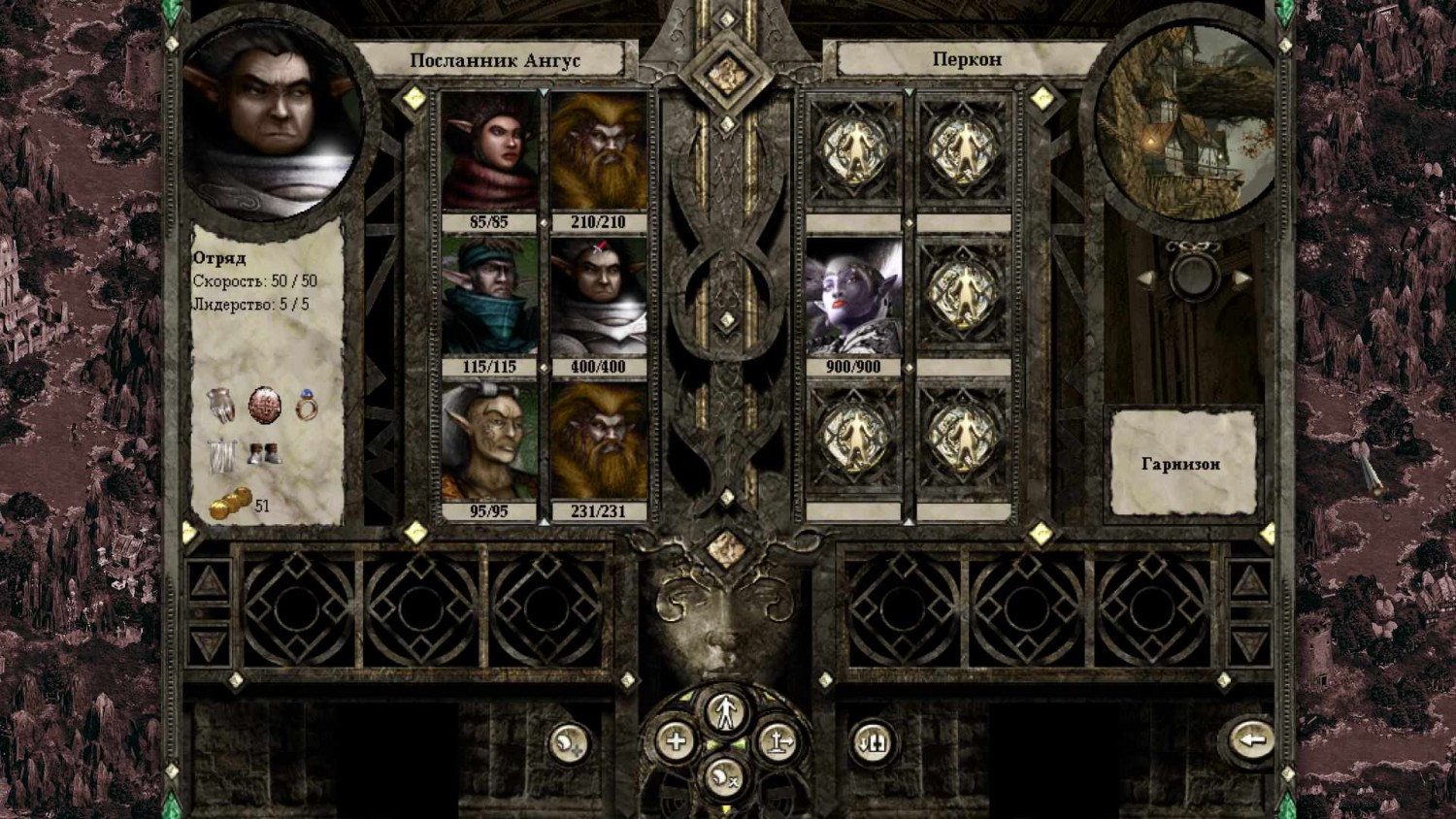1456x819 pixels.
Task: Click the crescent-with-x button at the cluster bottom
Action: point(726,777)
